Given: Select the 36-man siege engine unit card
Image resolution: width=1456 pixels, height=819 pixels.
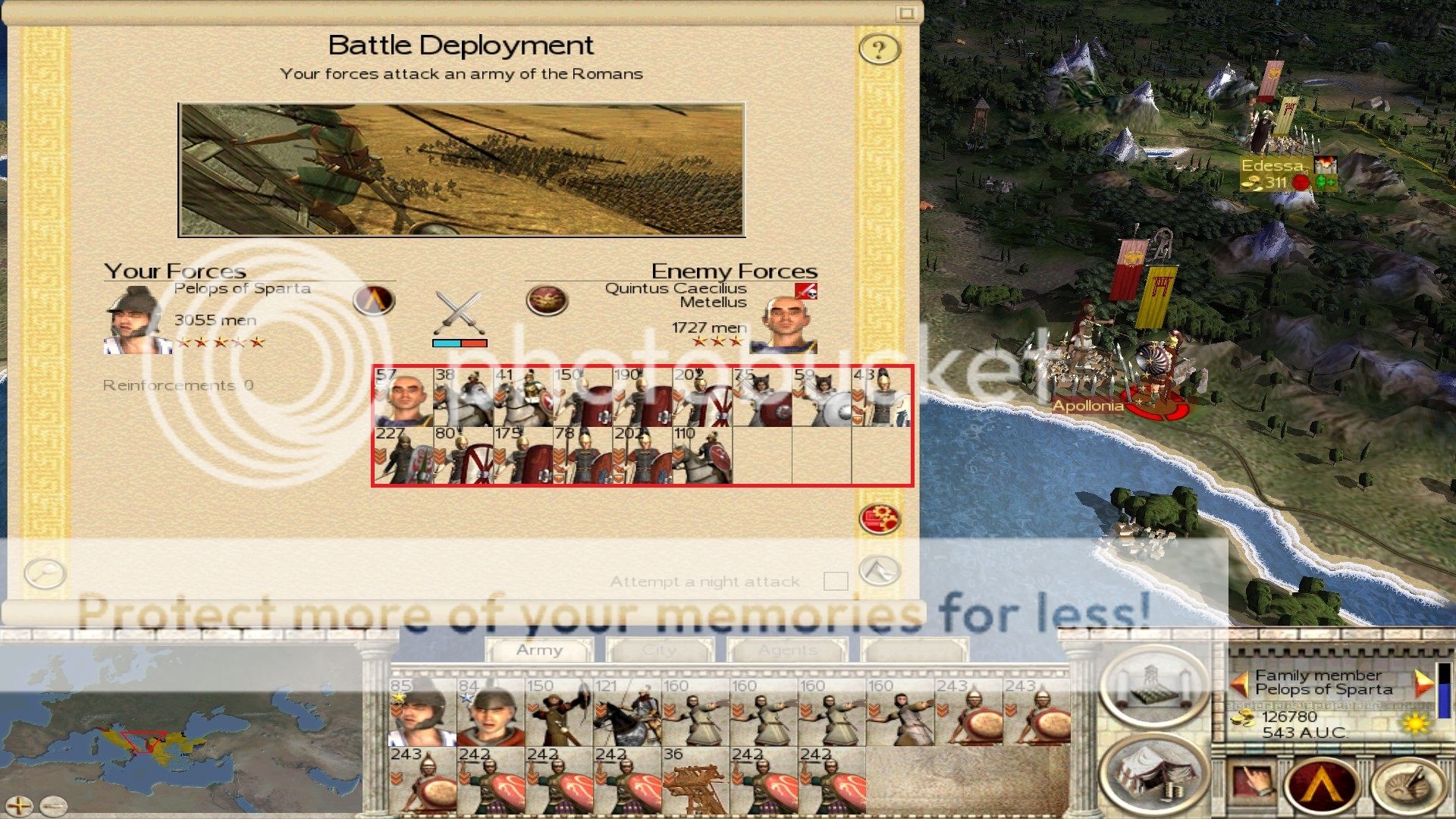Looking at the screenshot, I should point(695,780).
